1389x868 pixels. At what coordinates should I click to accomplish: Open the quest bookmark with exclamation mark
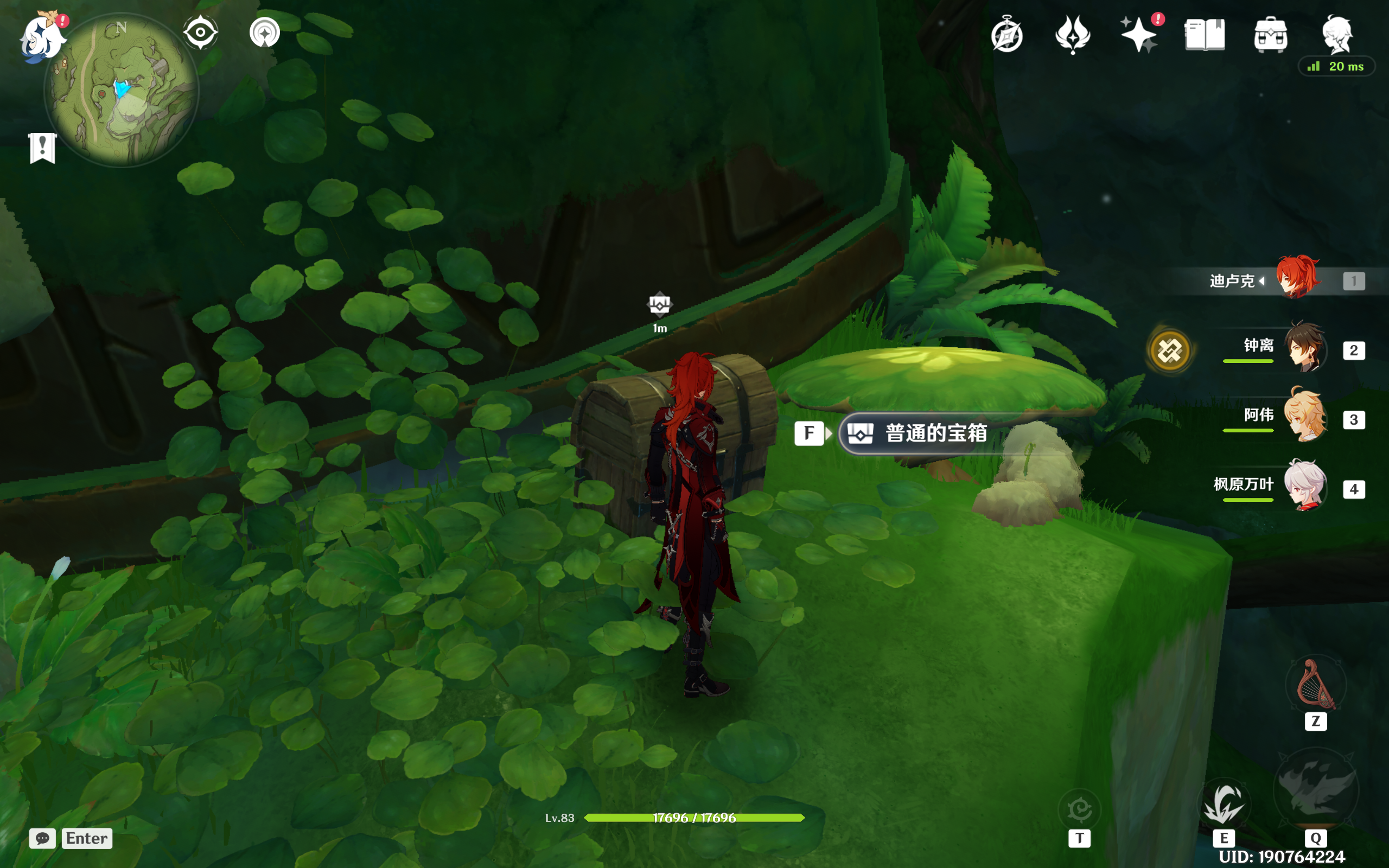click(42, 148)
